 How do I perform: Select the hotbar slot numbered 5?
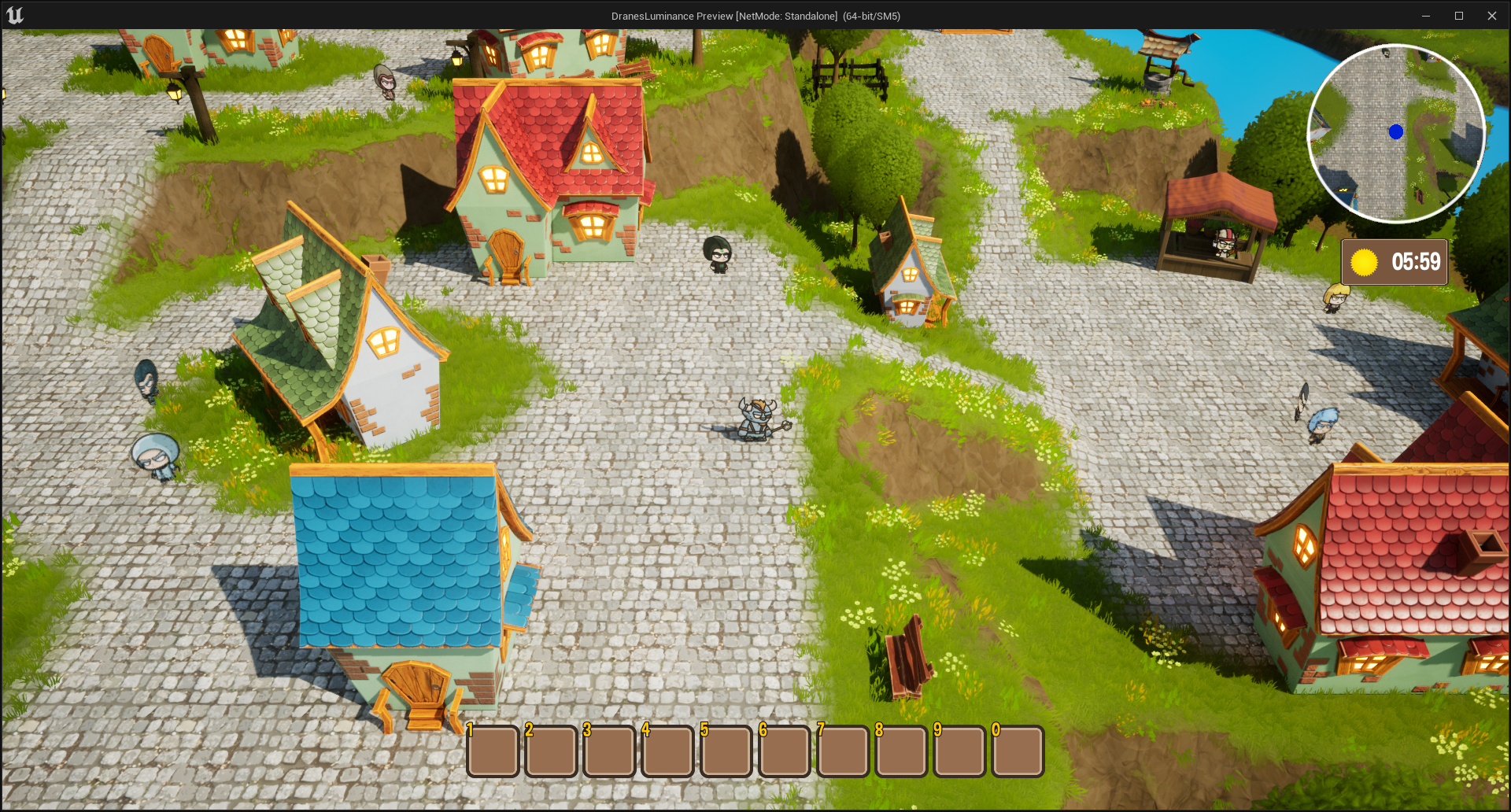(x=726, y=751)
